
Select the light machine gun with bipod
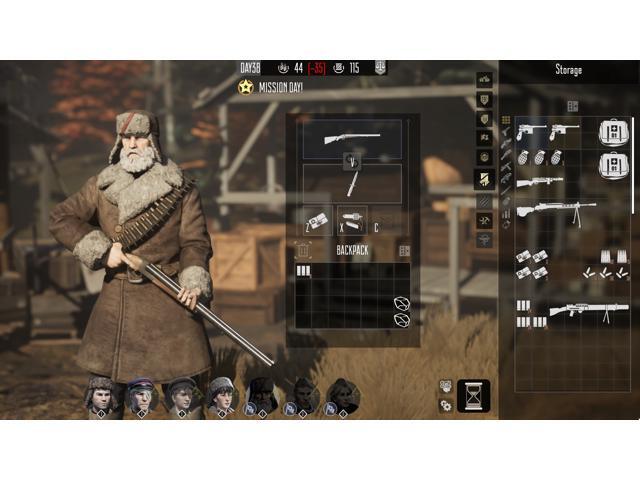[x=556, y=211]
